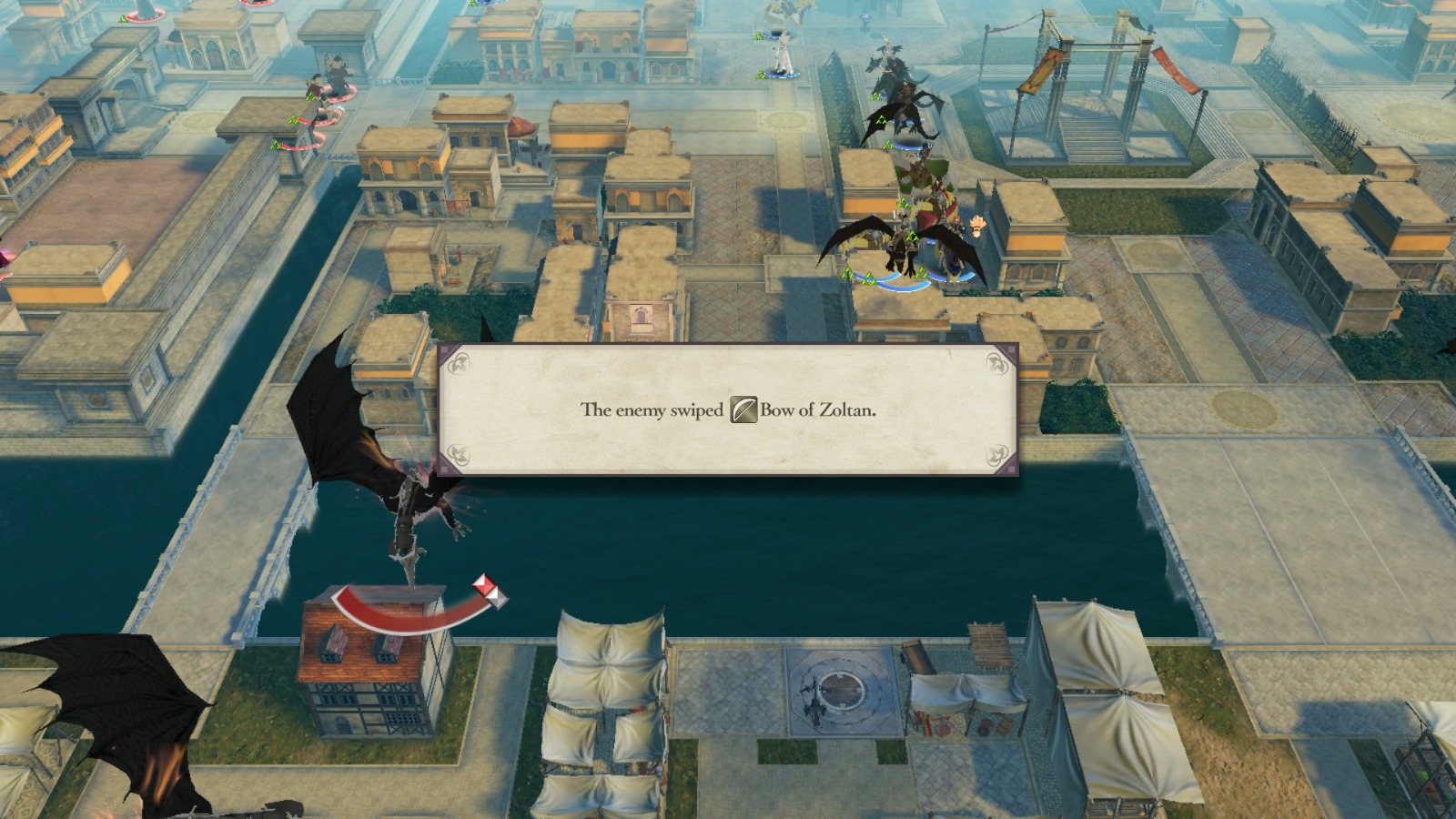Expand the enemy swipe notification dialog
The height and width of the screenshot is (819, 1456).
(728, 409)
